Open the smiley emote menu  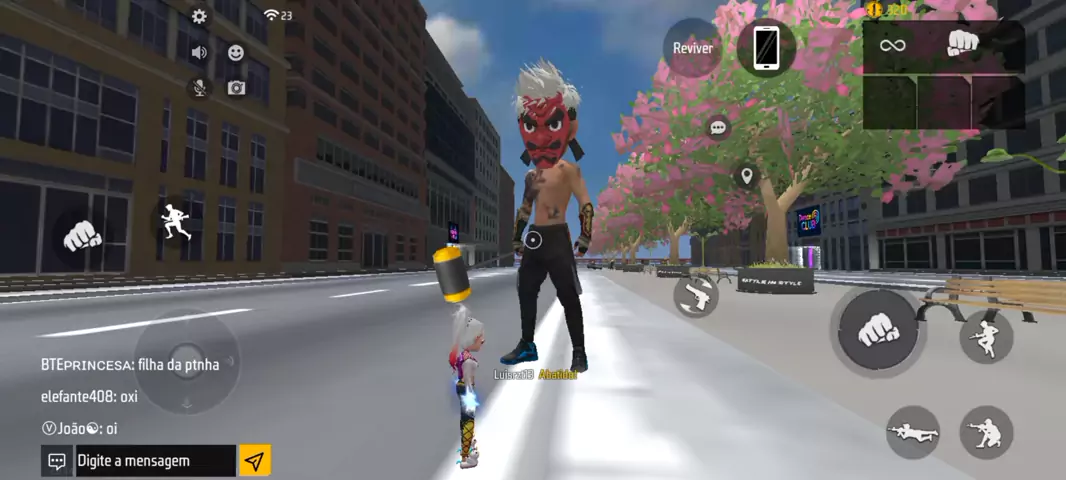(236, 52)
